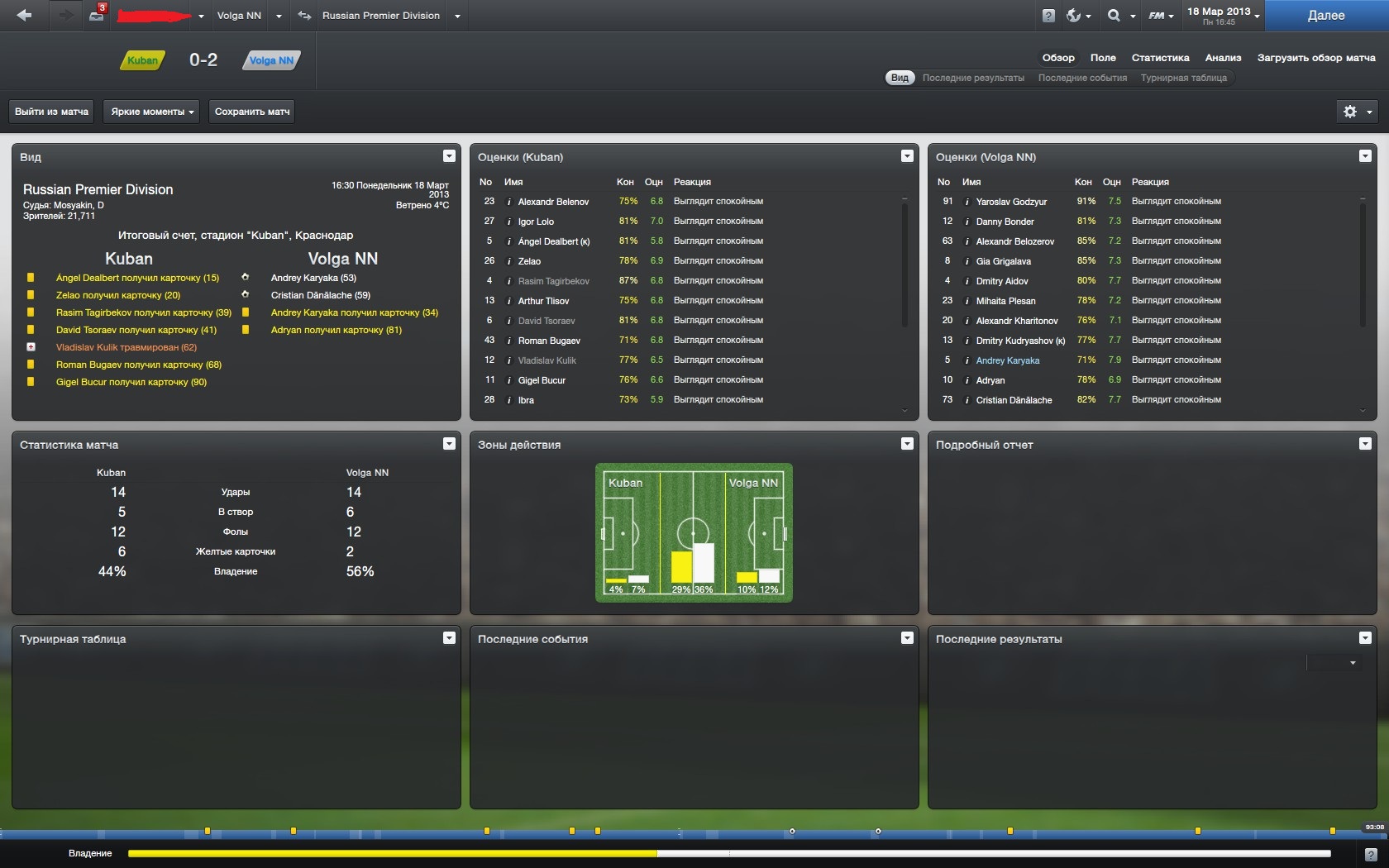Open the search magnifier menu
The width and height of the screenshot is (1389, 868).
click(x=1119, y=16)
